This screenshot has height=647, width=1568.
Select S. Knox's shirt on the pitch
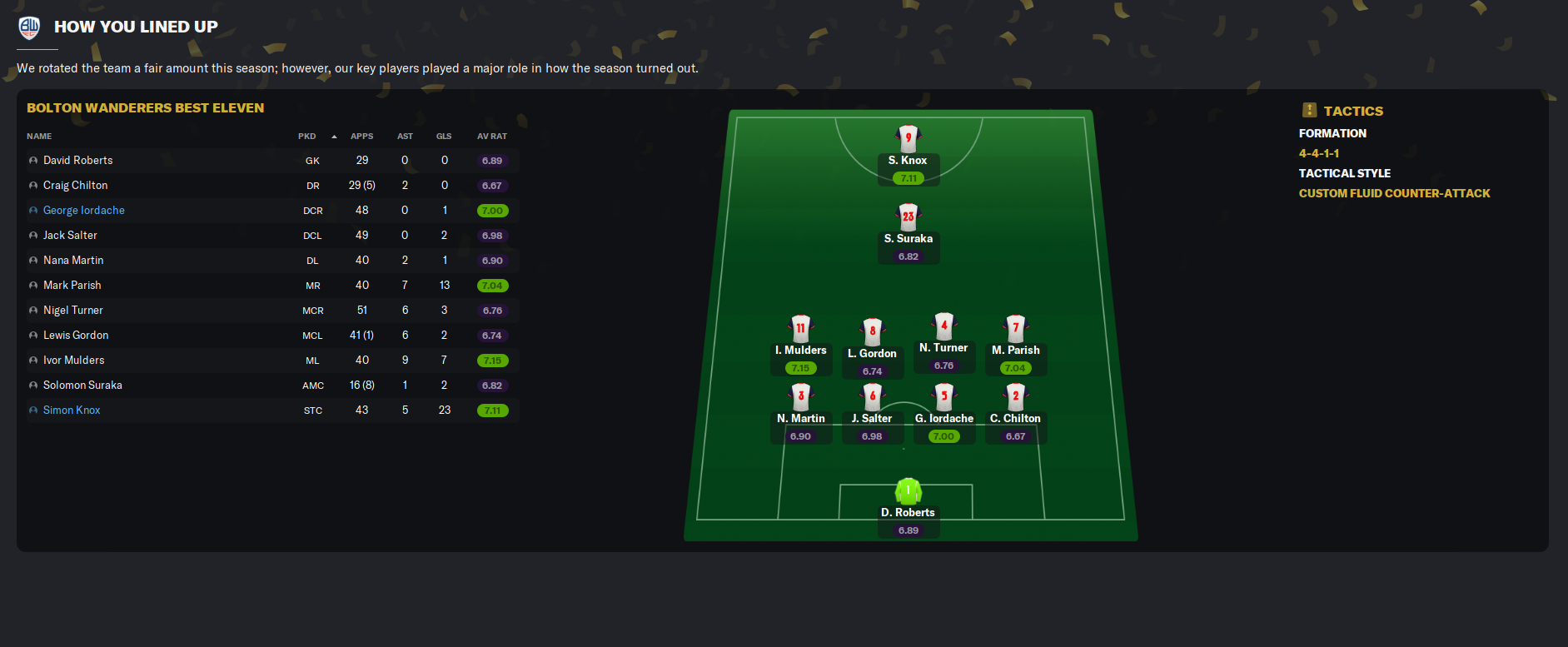pyautogui.click(x=908, y=138)
